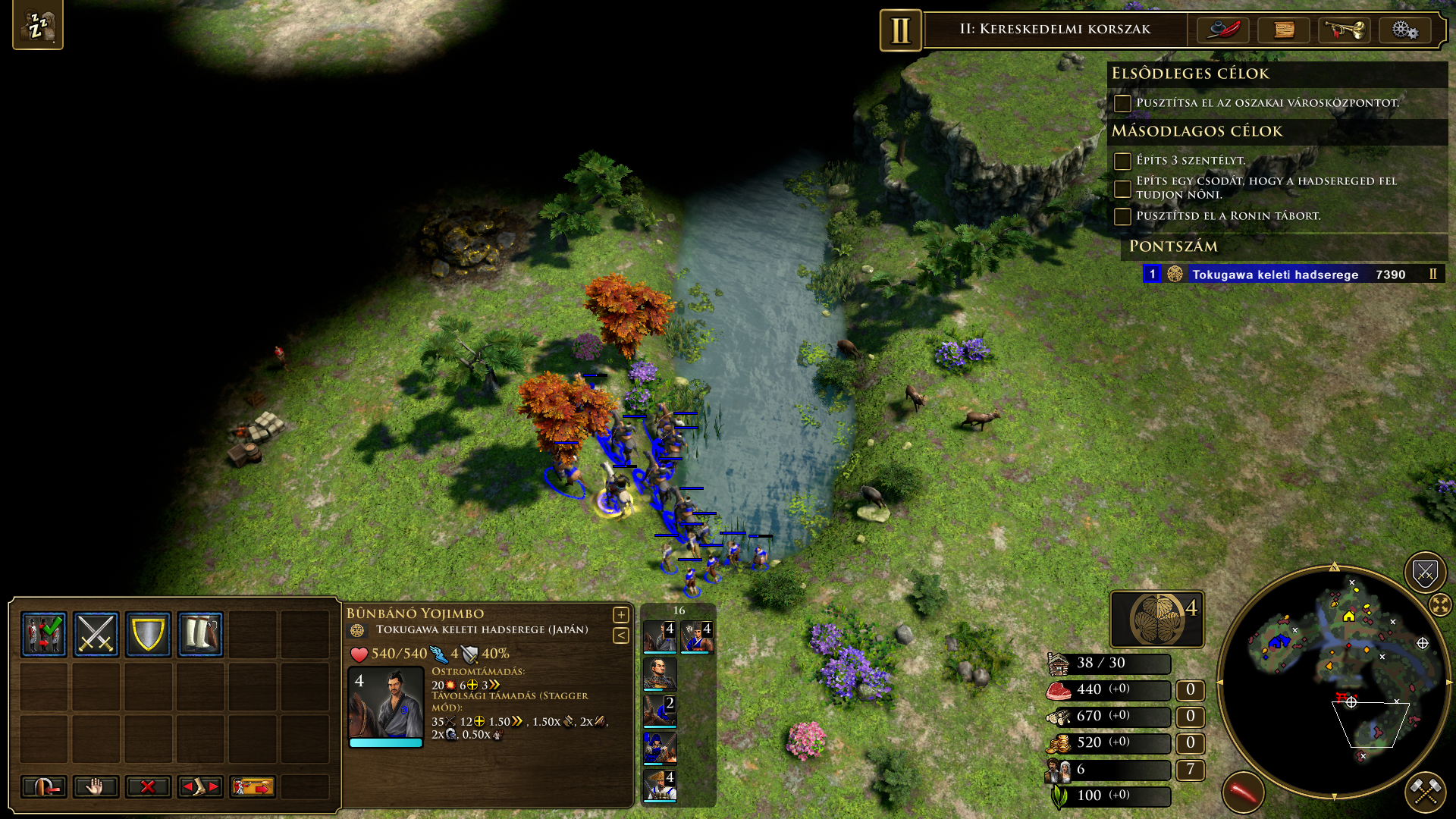Toggle the crossed swords shield minimap filter

1425,573
